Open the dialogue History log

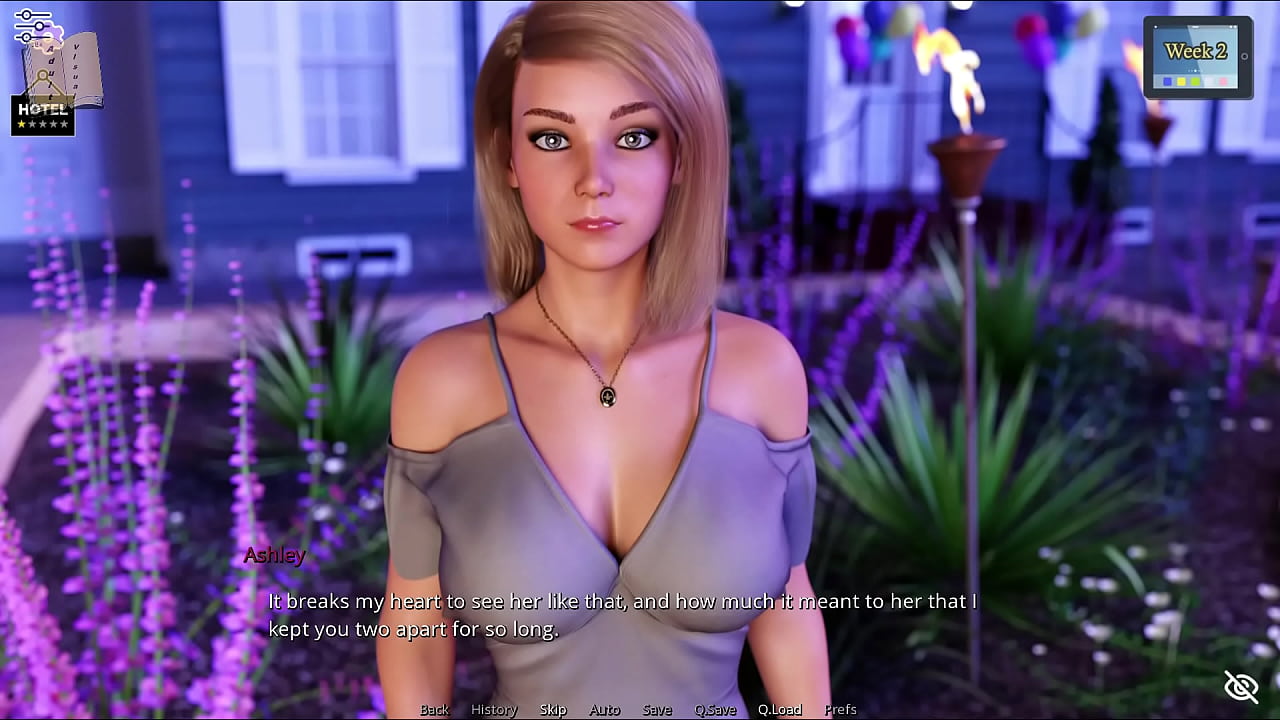pyautogui.click(x=494, y=709)
